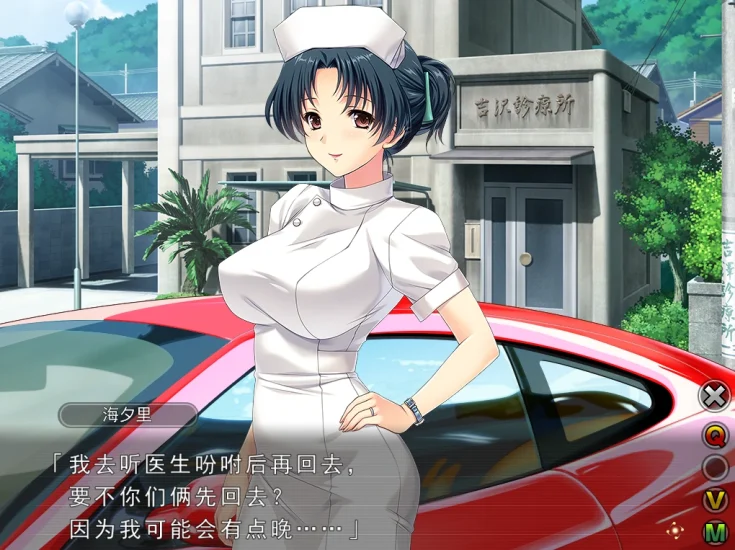Viewport: 735px width, 550px height.
Task: Hide the text window with the X button
Action: click(x=714, y=396)
